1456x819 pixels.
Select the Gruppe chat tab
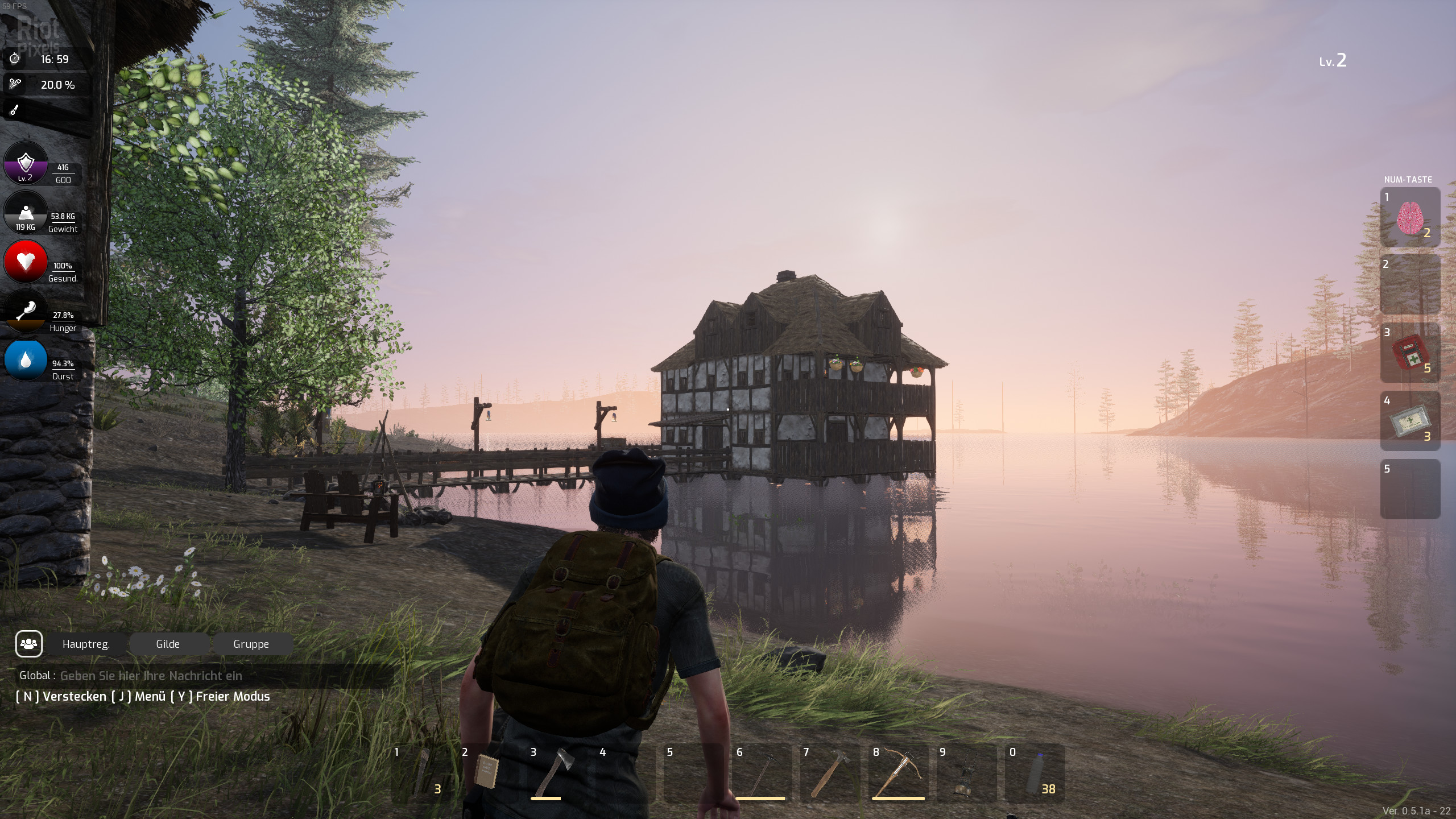(251, 644)
